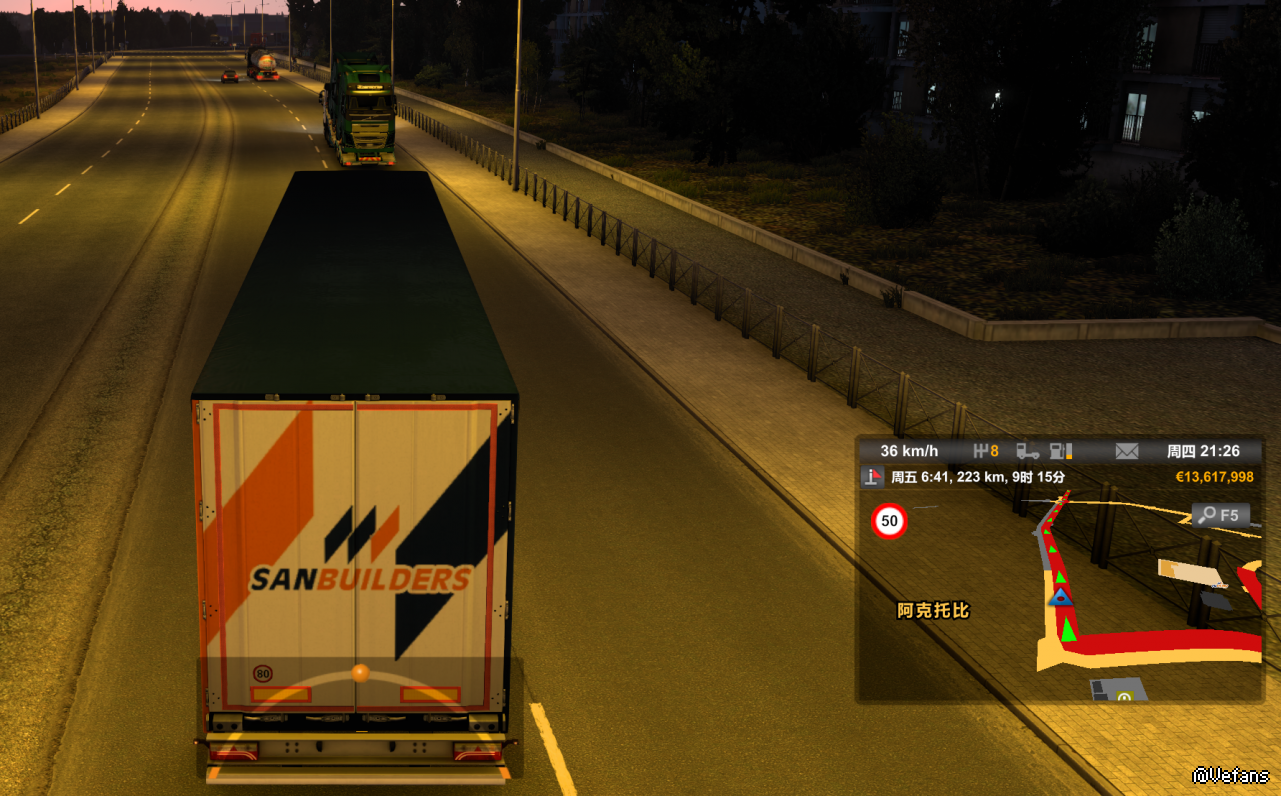Show the truck damage status icon
The width and height of the screenshot is (1281, 796).
[x=1027, y=451]
